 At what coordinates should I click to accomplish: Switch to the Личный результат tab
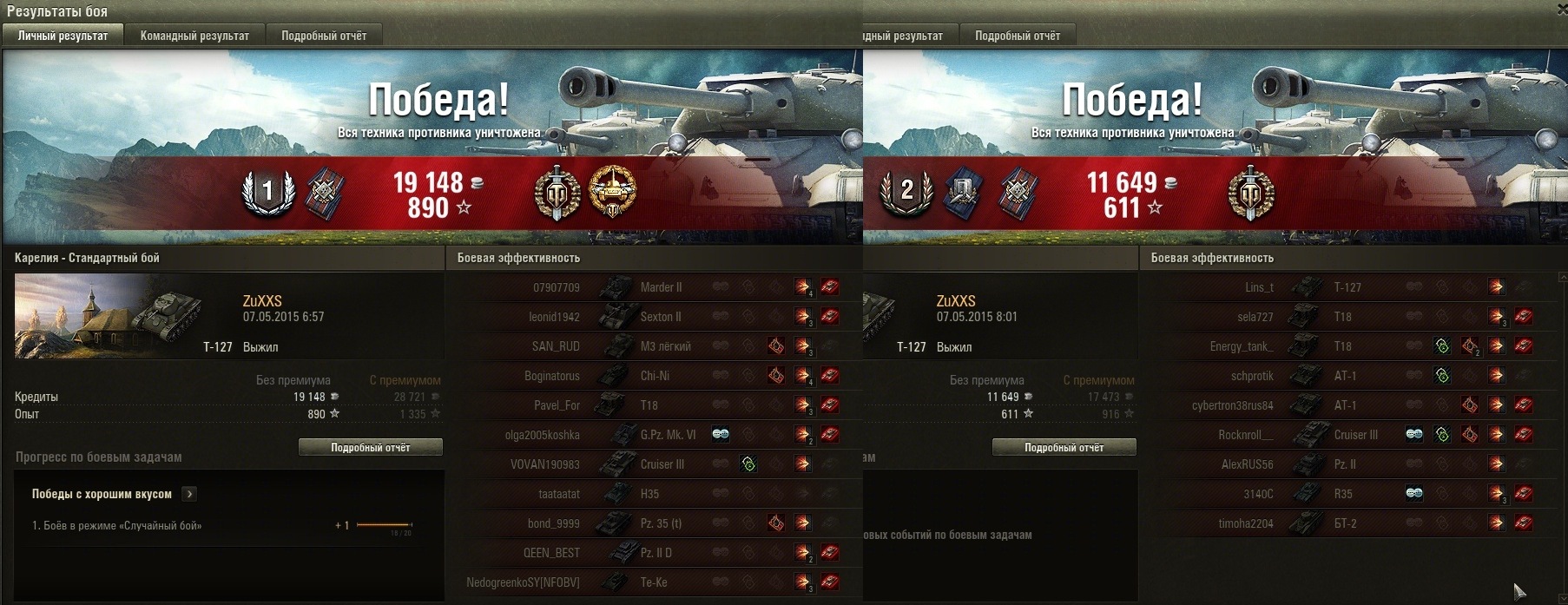click(63, 36)
